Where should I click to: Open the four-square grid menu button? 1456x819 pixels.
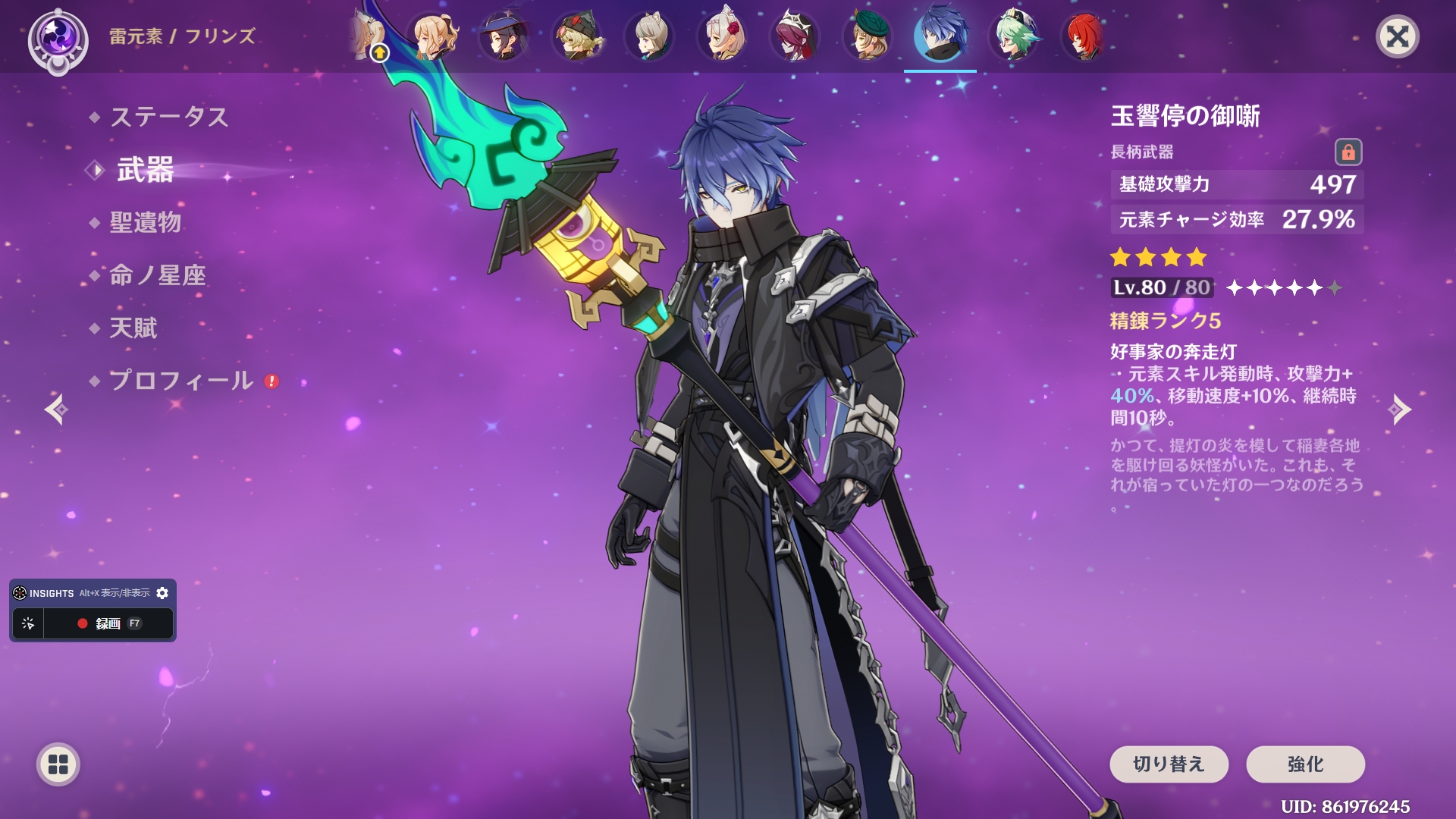58,764
